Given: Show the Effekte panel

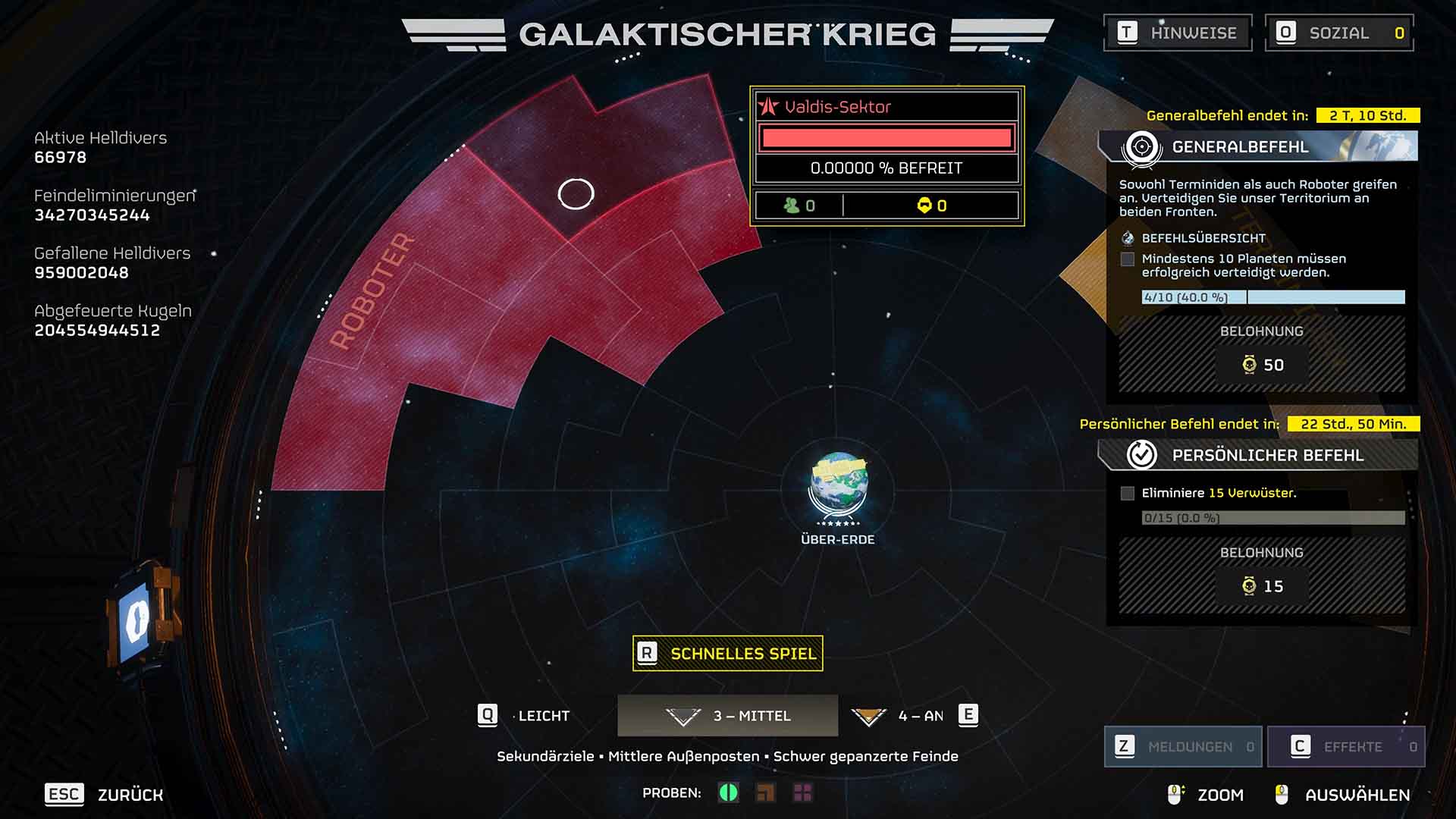Looking at the screenshot, I should tap(1346, 747).
